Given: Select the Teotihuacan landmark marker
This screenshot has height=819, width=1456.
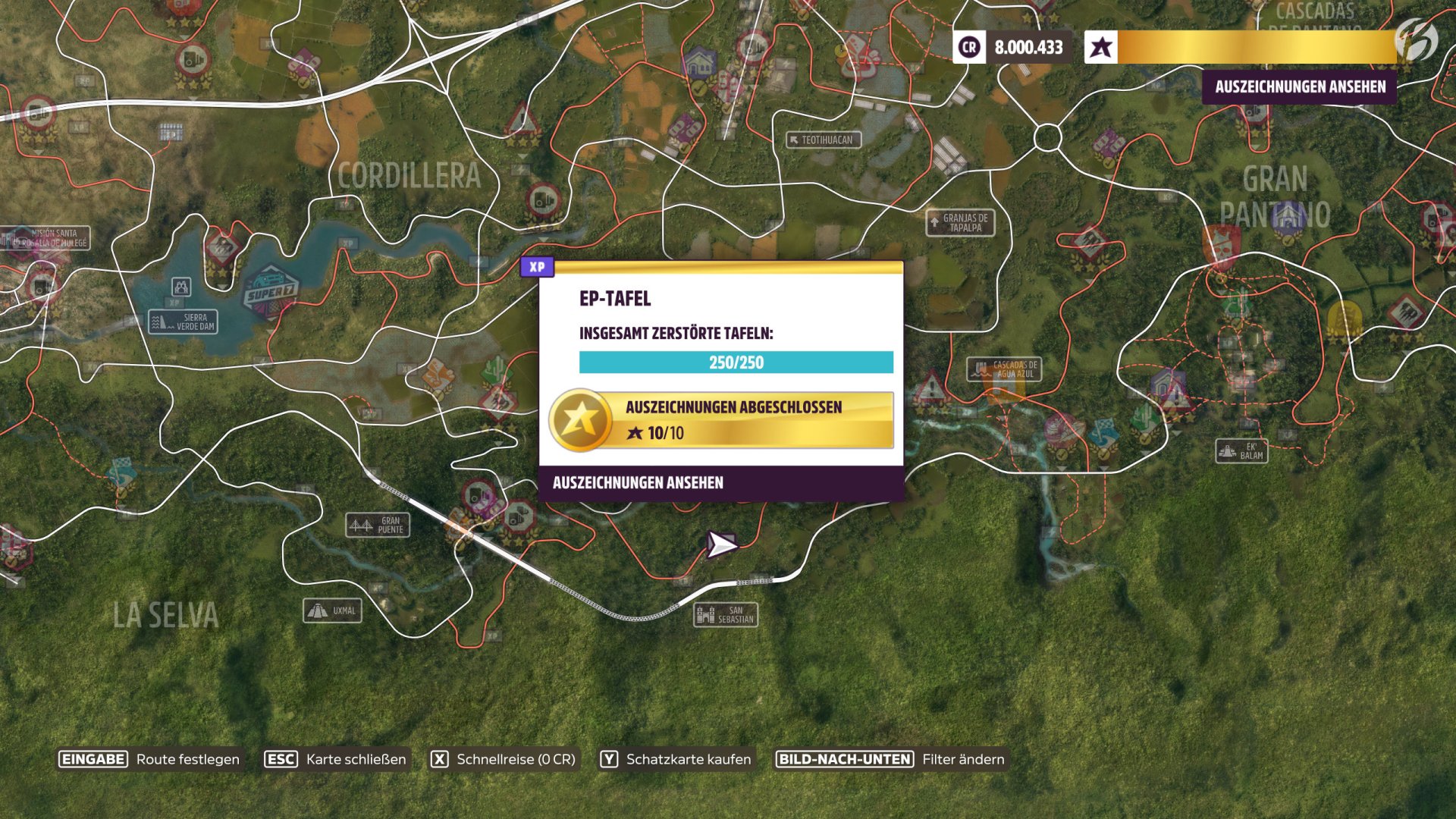Looking at the screenshot, I should pos(823,140).
